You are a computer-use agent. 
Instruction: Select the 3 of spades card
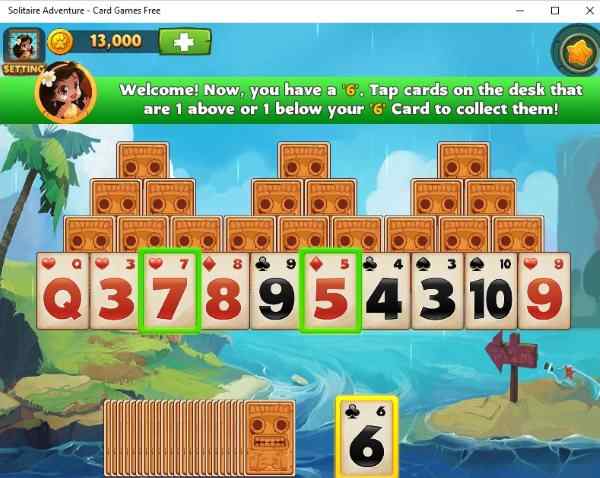tap(438, 292)
